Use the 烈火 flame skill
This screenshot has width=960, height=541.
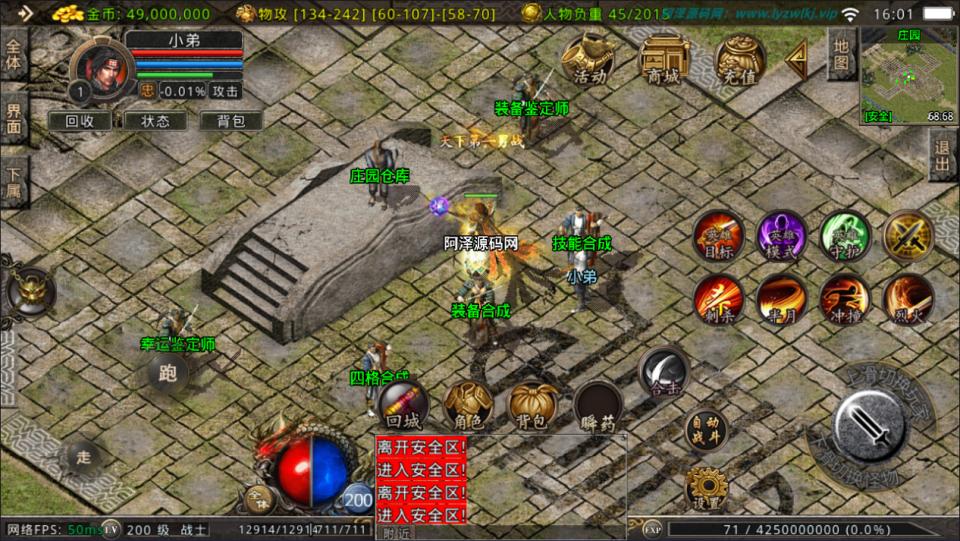click(908, 299)
